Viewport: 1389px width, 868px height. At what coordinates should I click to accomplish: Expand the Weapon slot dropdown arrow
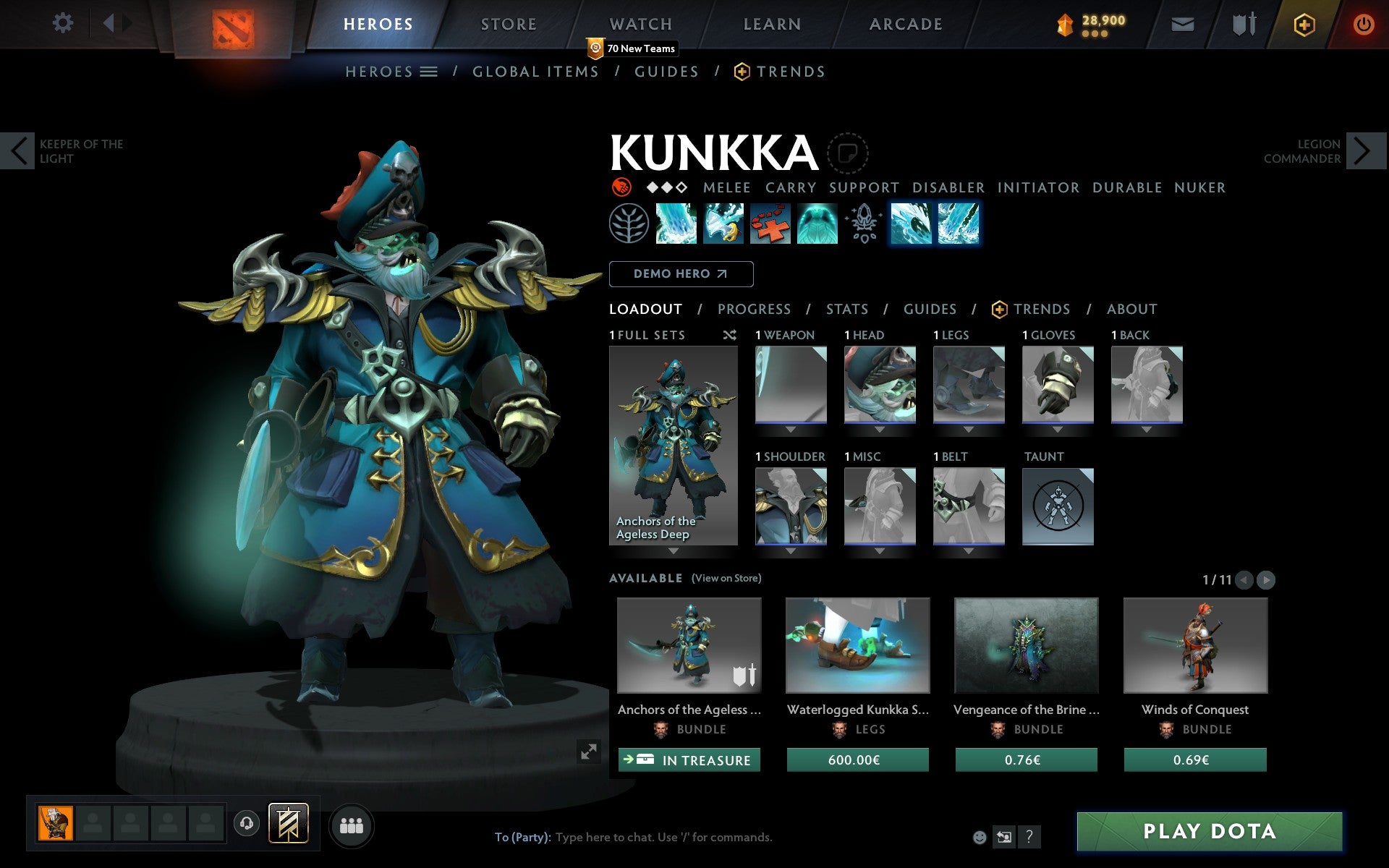790,428
